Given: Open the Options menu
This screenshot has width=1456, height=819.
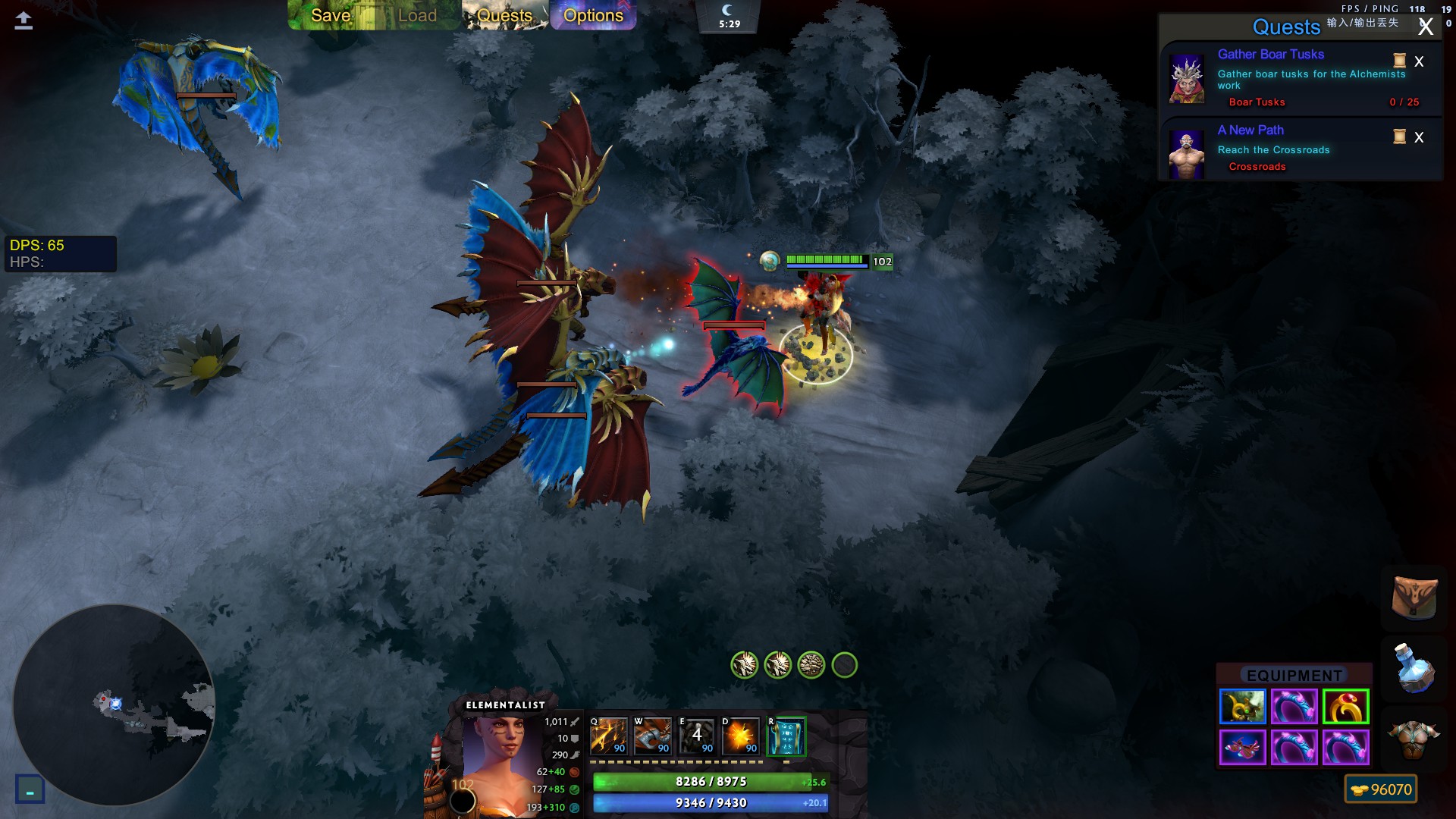Looking at the screenshot, I should click(593, 15).
